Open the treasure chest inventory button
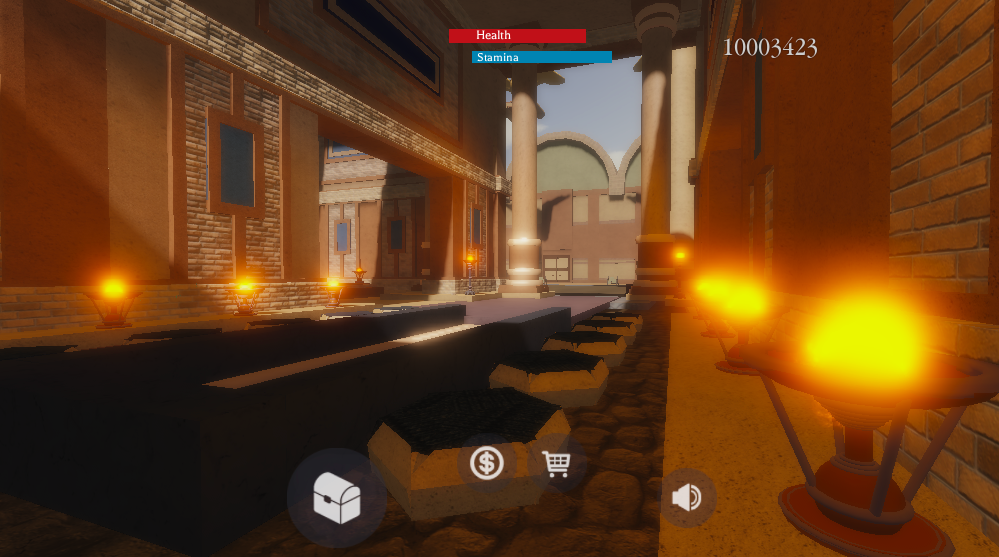Image resolution: width=999 pixels, height=557 pixels. click(336, 498)
